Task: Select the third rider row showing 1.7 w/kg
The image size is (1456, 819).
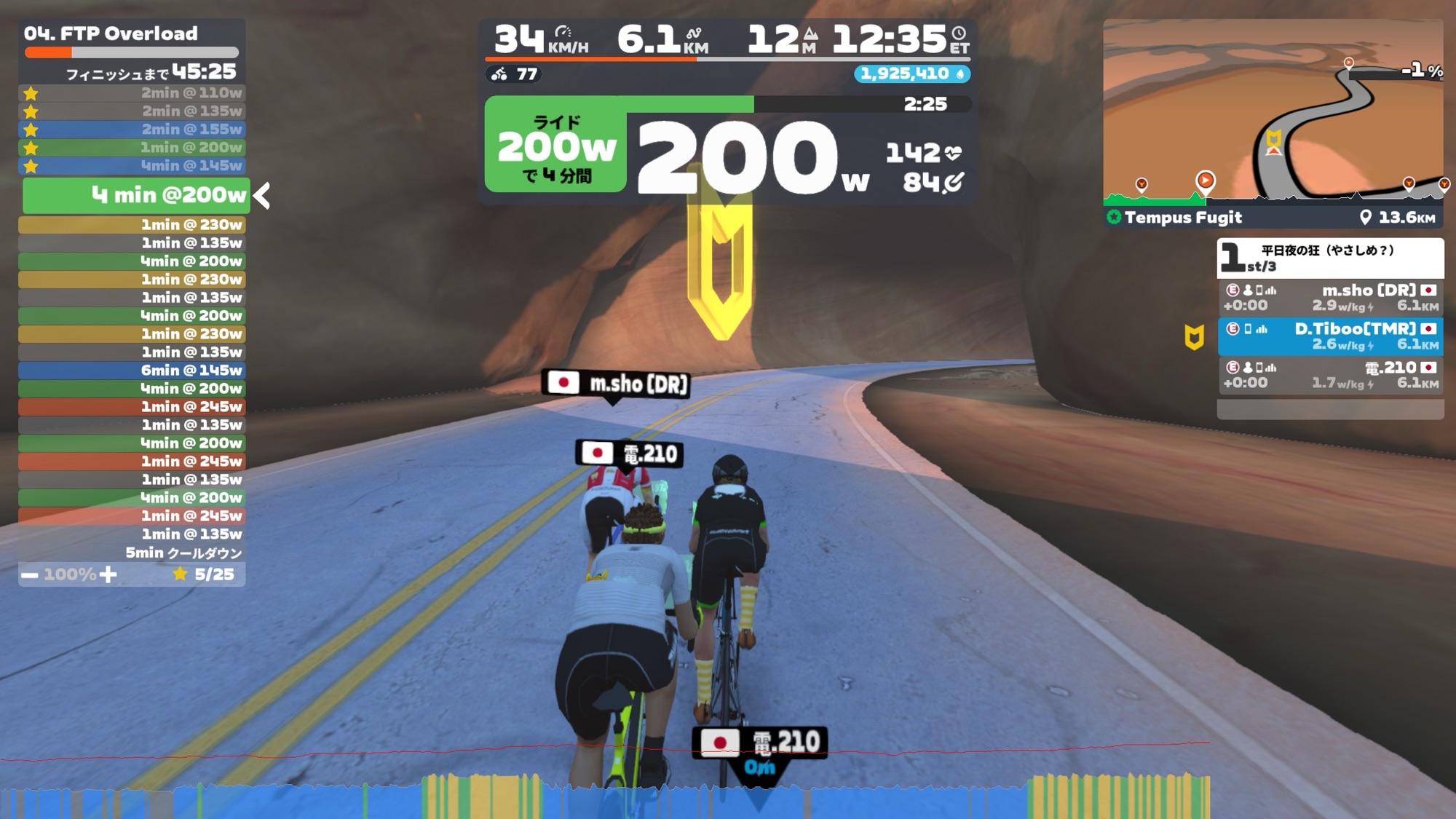Action: (x=1330, y=375)
